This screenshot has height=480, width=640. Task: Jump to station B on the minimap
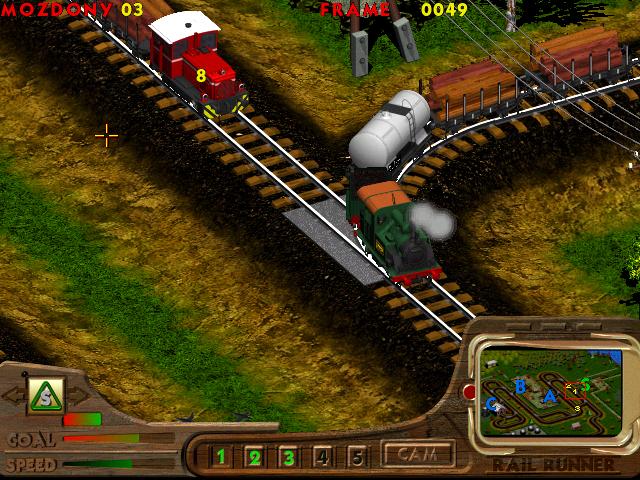(519, 385)
